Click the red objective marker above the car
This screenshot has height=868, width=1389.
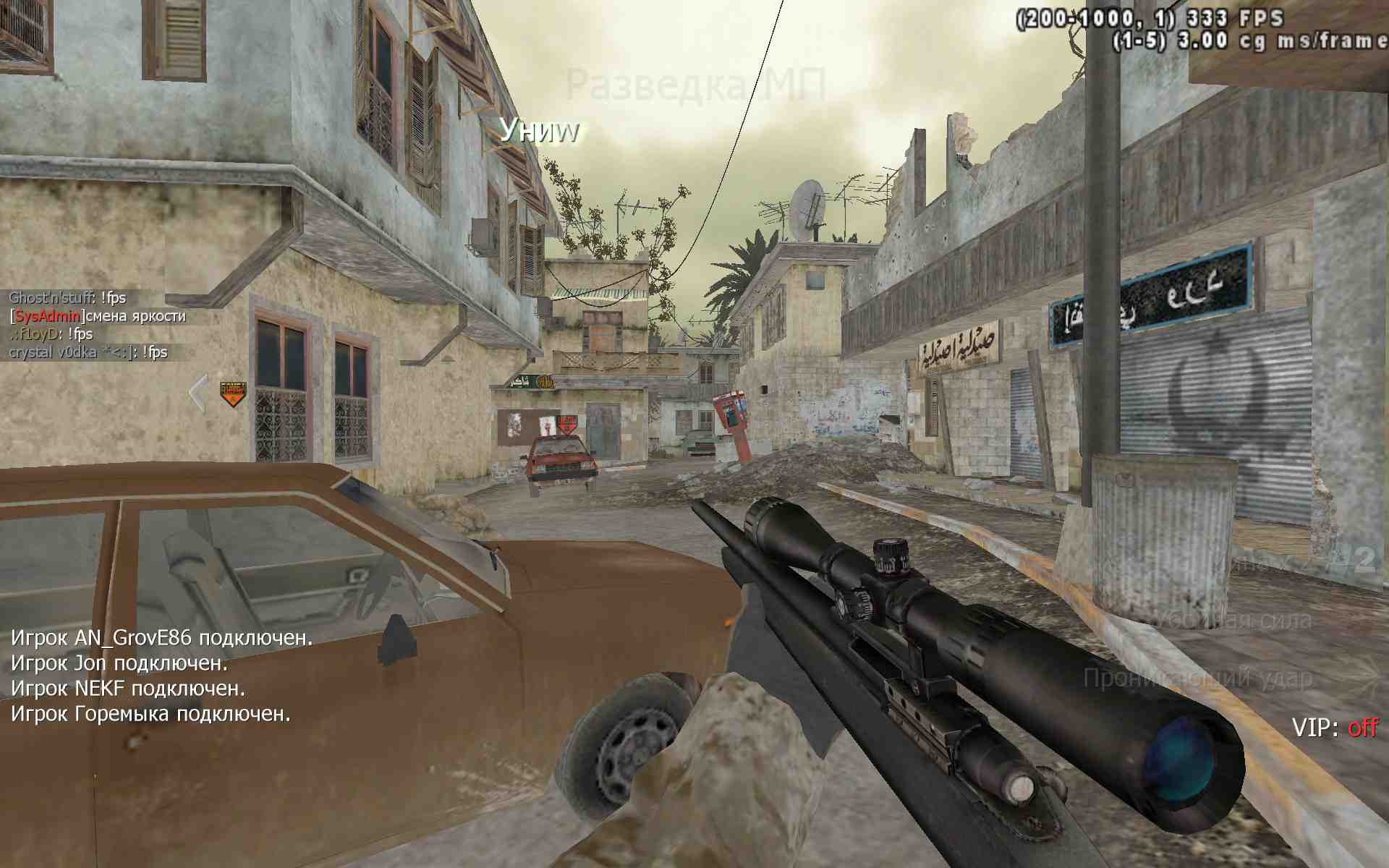[566, 425]
